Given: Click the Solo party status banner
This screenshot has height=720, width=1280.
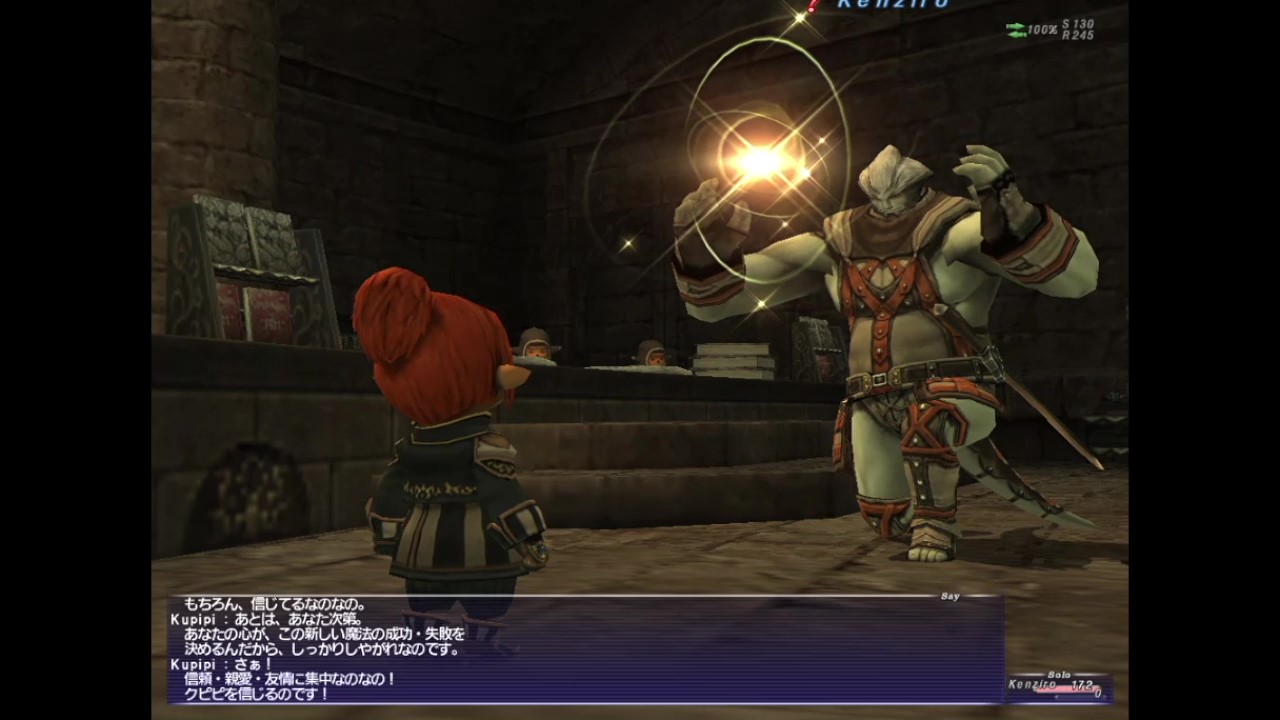Looking at the screenshot, I should point(1058,674).
